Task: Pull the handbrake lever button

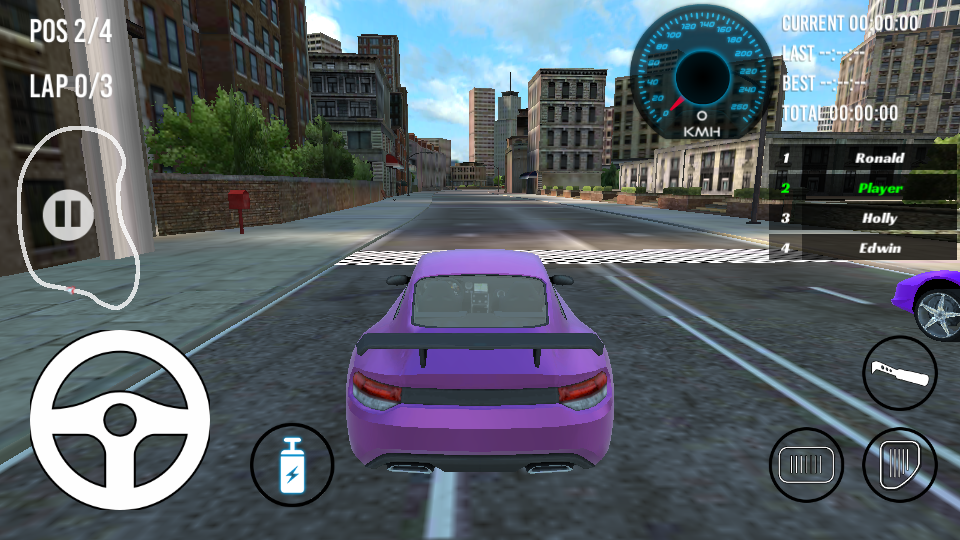Action: click(x=900, y=373)
